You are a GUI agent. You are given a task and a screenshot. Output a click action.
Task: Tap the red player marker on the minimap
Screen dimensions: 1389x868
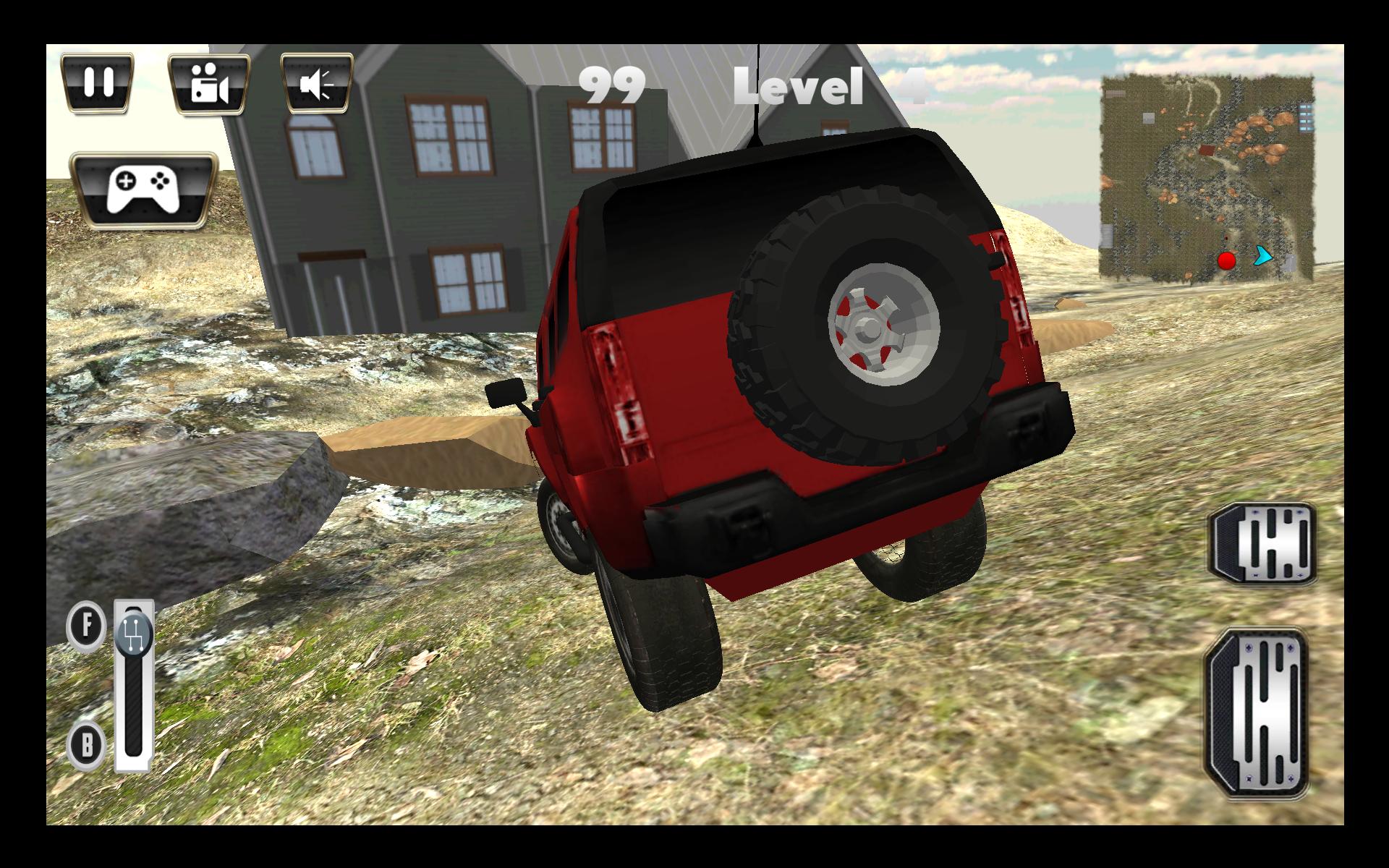click(1227, 262)
